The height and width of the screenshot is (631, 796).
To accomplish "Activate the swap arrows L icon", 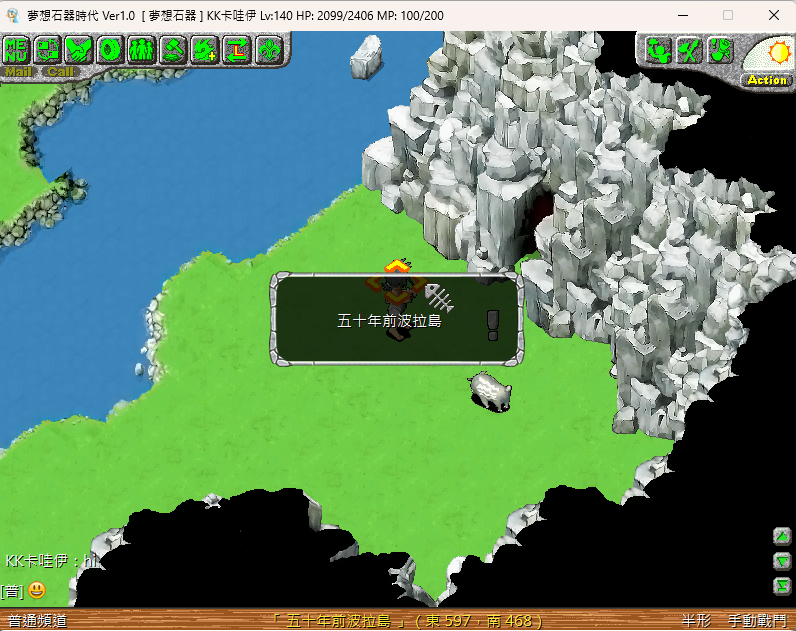I will 237,49.
